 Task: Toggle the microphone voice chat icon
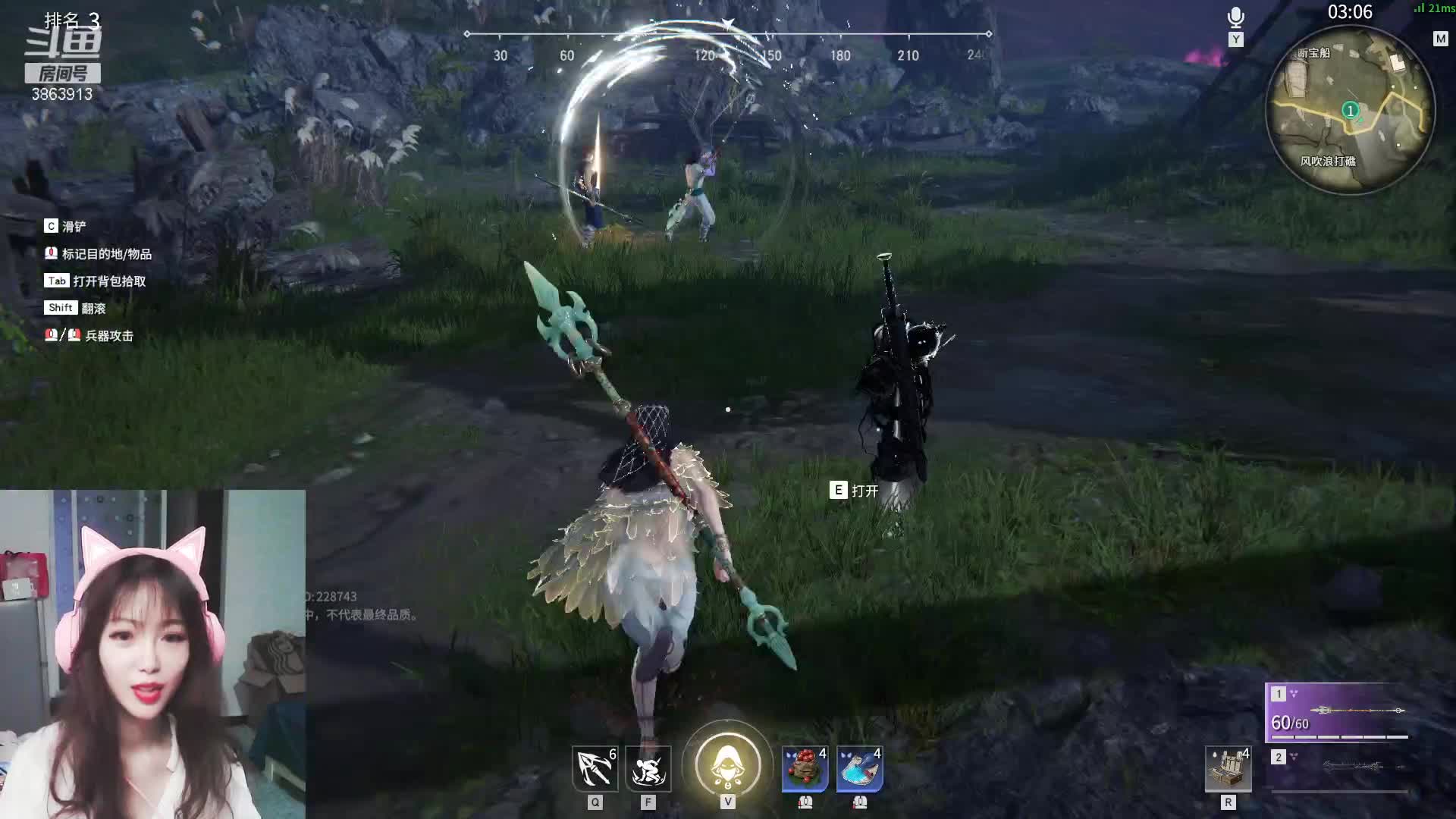tap(1235, 17)
